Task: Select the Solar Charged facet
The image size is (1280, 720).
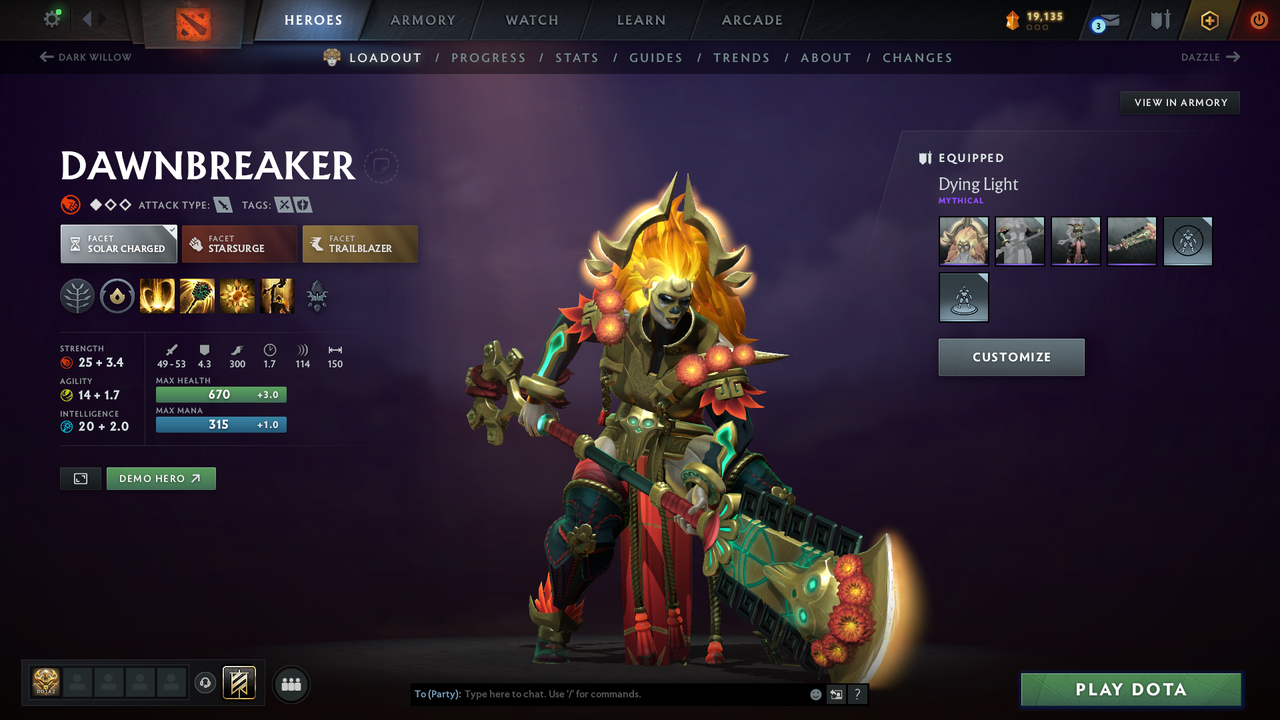Action: tap(118, 243)
